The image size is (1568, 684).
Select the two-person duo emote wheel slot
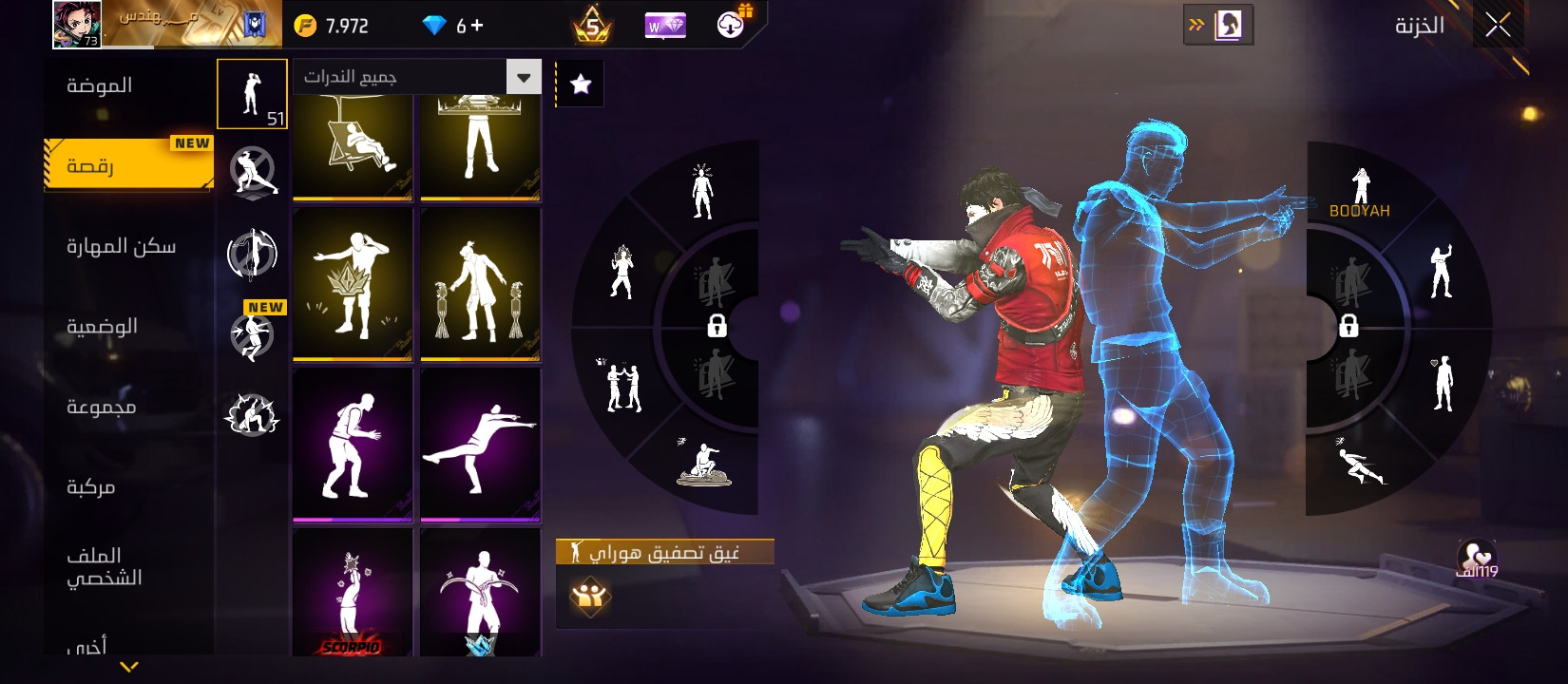tap(623, 387)
